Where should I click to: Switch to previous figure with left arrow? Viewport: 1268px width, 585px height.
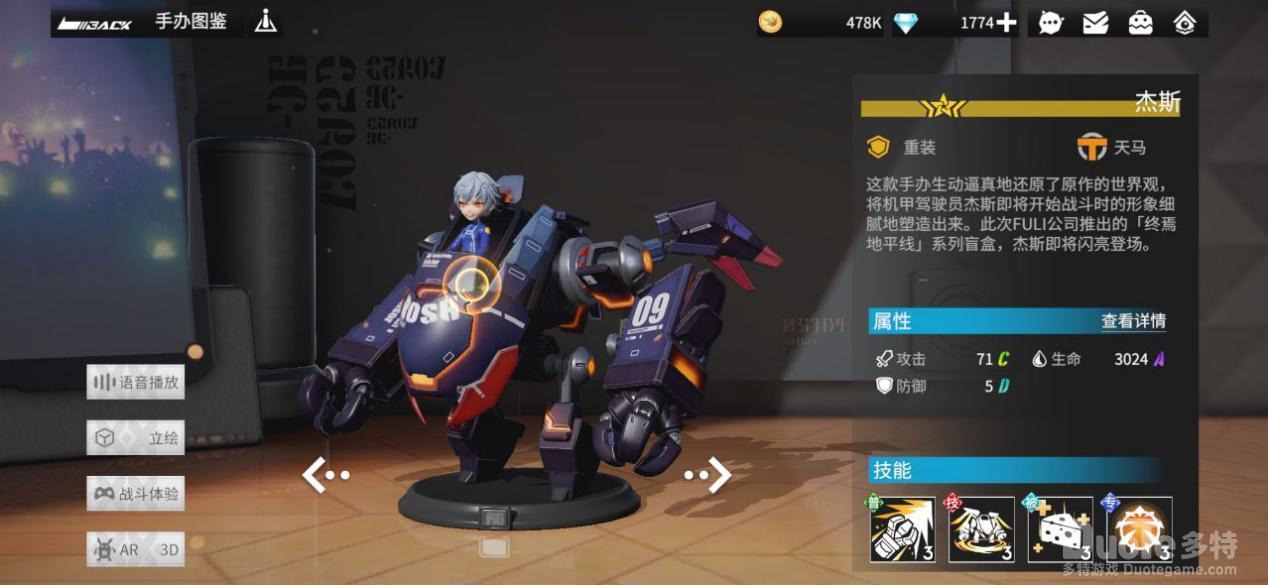(x=325, y=475)
